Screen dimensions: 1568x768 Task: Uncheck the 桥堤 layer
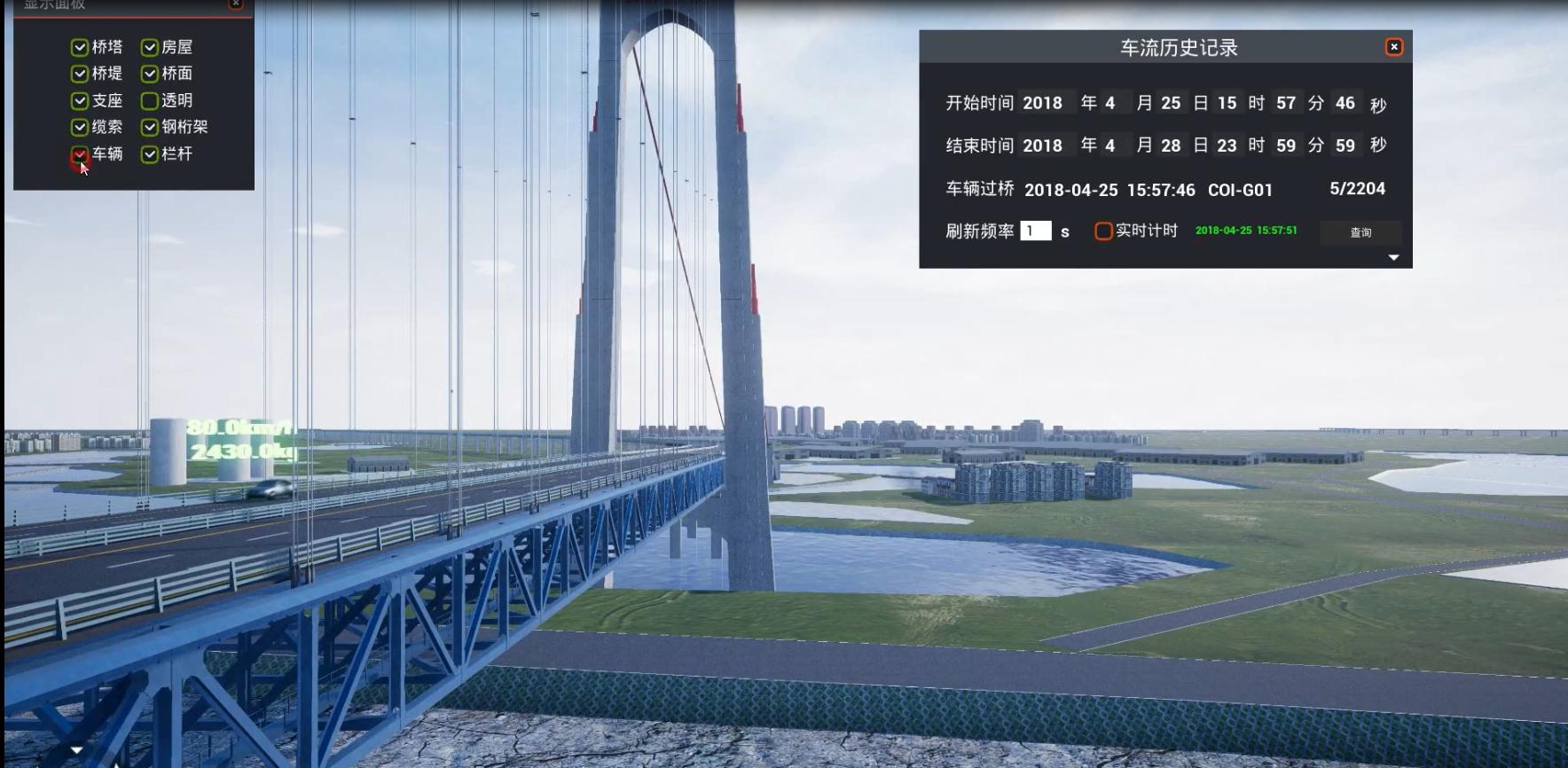pyautogui.click(x=80, y=74)
